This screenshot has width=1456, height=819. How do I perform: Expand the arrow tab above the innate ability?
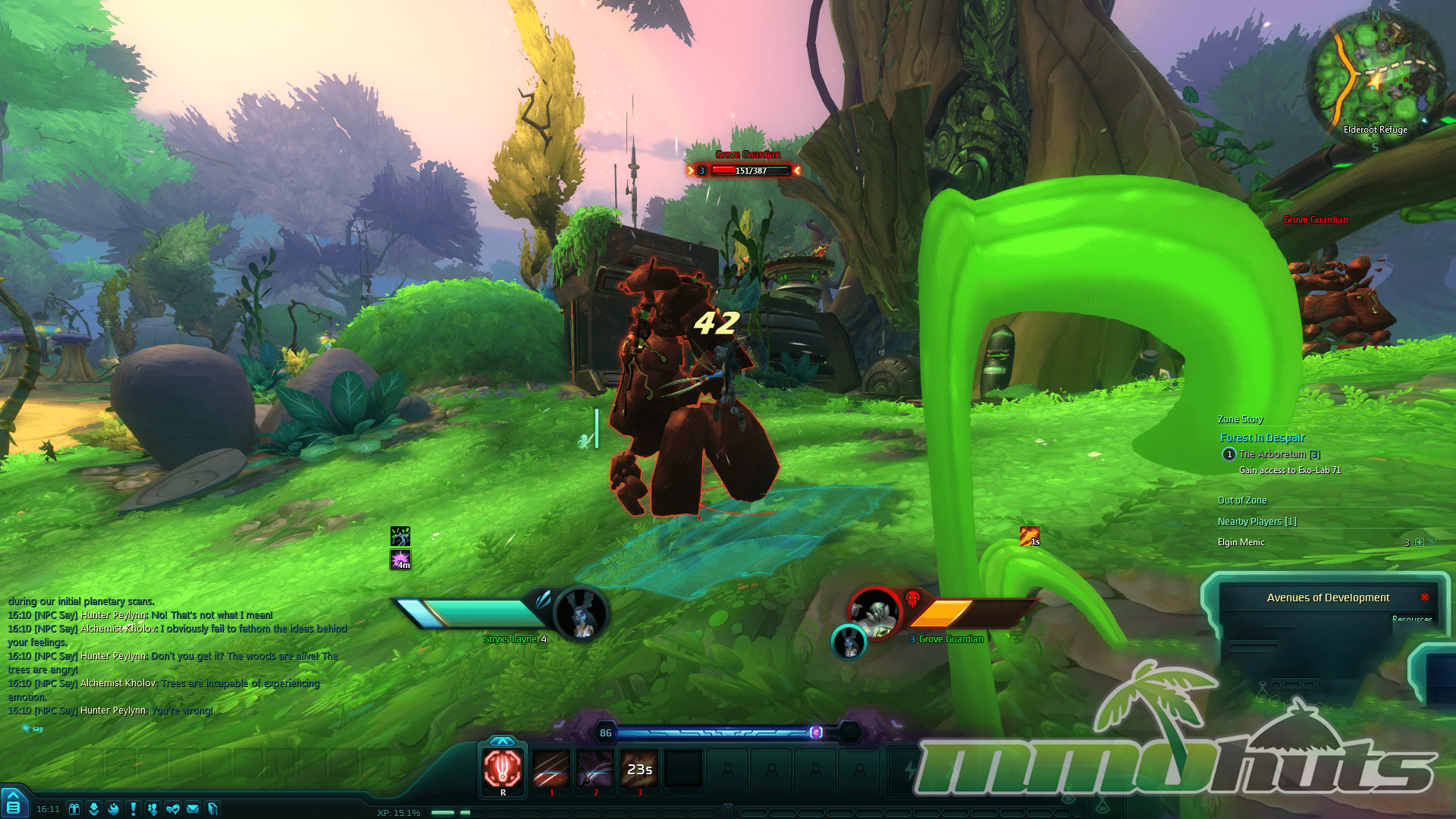tap(502, 741)
